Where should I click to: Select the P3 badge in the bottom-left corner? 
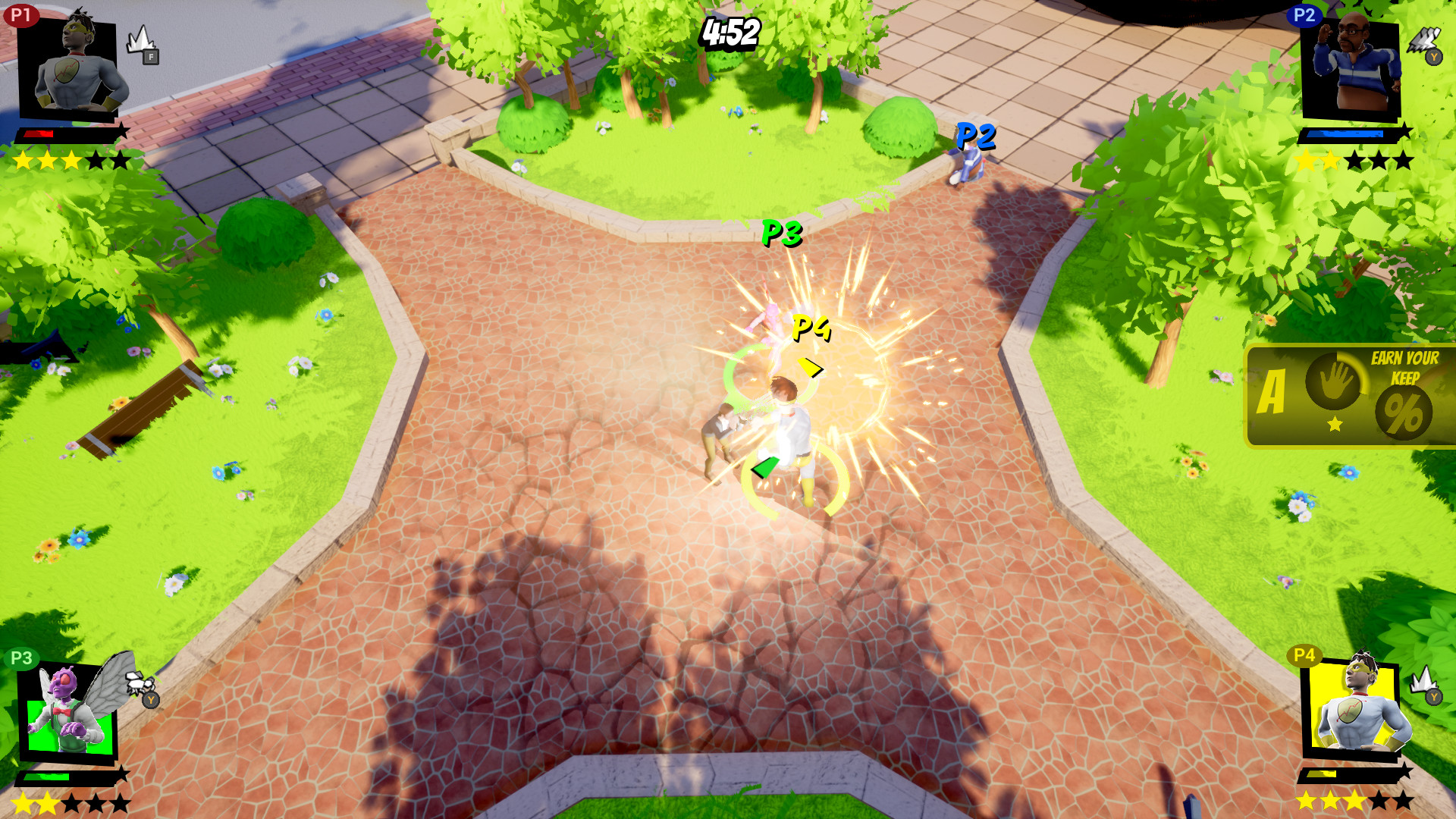click(x=20, y=658)
